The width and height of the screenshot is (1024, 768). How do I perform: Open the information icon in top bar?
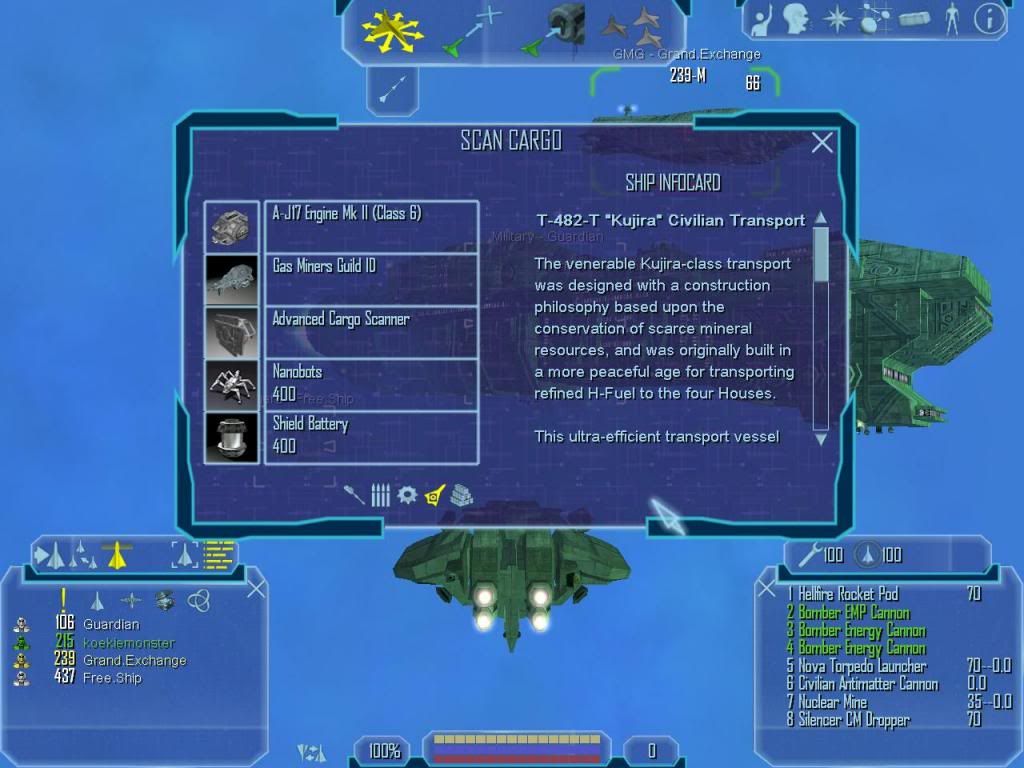(989, 19)
